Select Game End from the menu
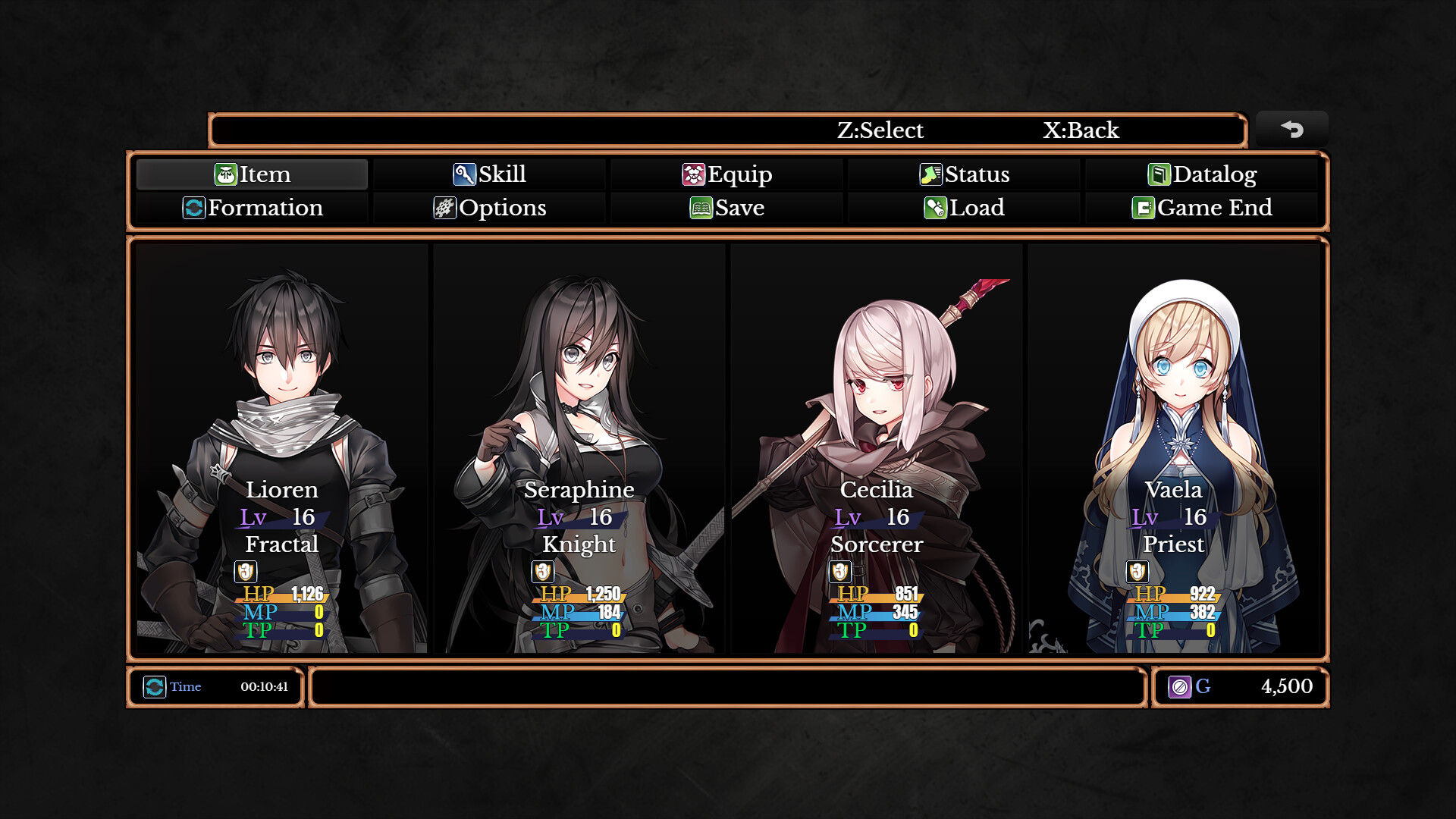This screenshot has width=1456, height=819. [1211, 208]
